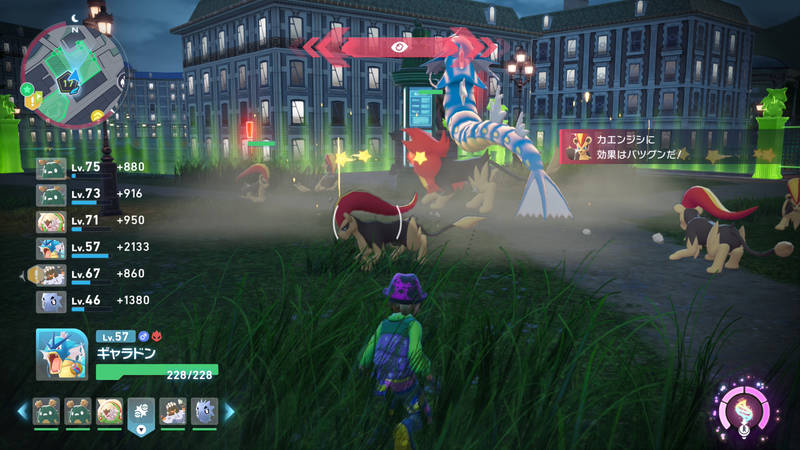Cycle party bar with the left arrow
This screenshot has width=800, height=450.
coord(22,411)
